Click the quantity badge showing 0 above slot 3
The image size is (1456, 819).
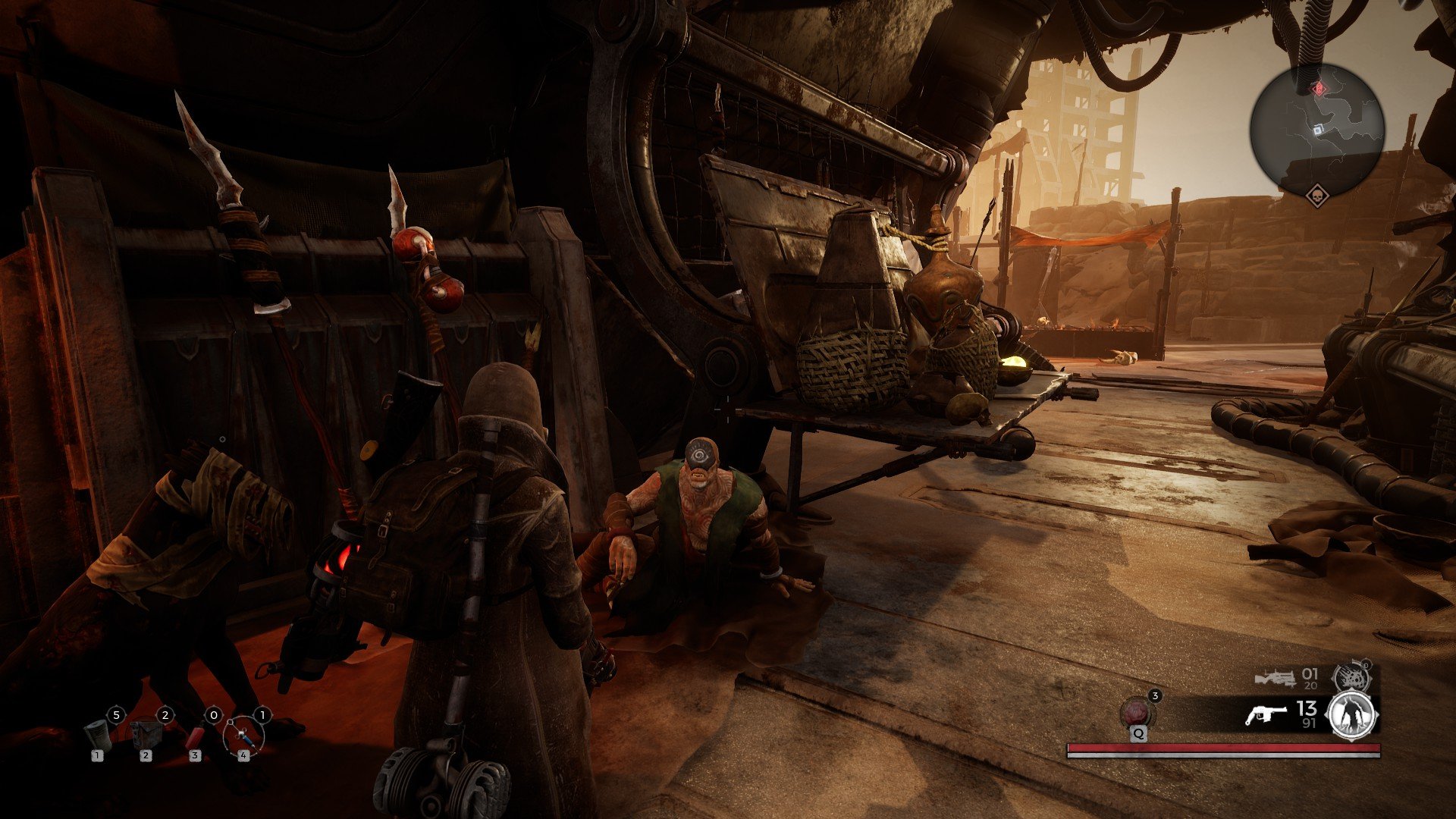(214, 714)
